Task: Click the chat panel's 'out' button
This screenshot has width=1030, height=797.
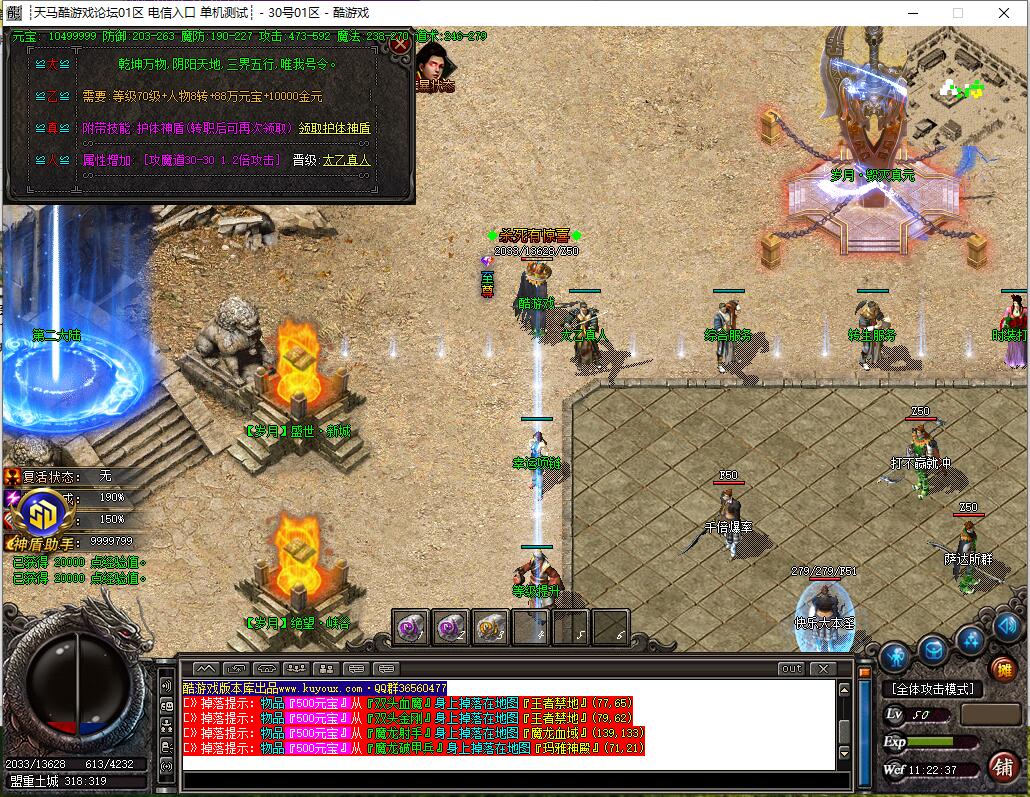Action: tap(791, 668)
